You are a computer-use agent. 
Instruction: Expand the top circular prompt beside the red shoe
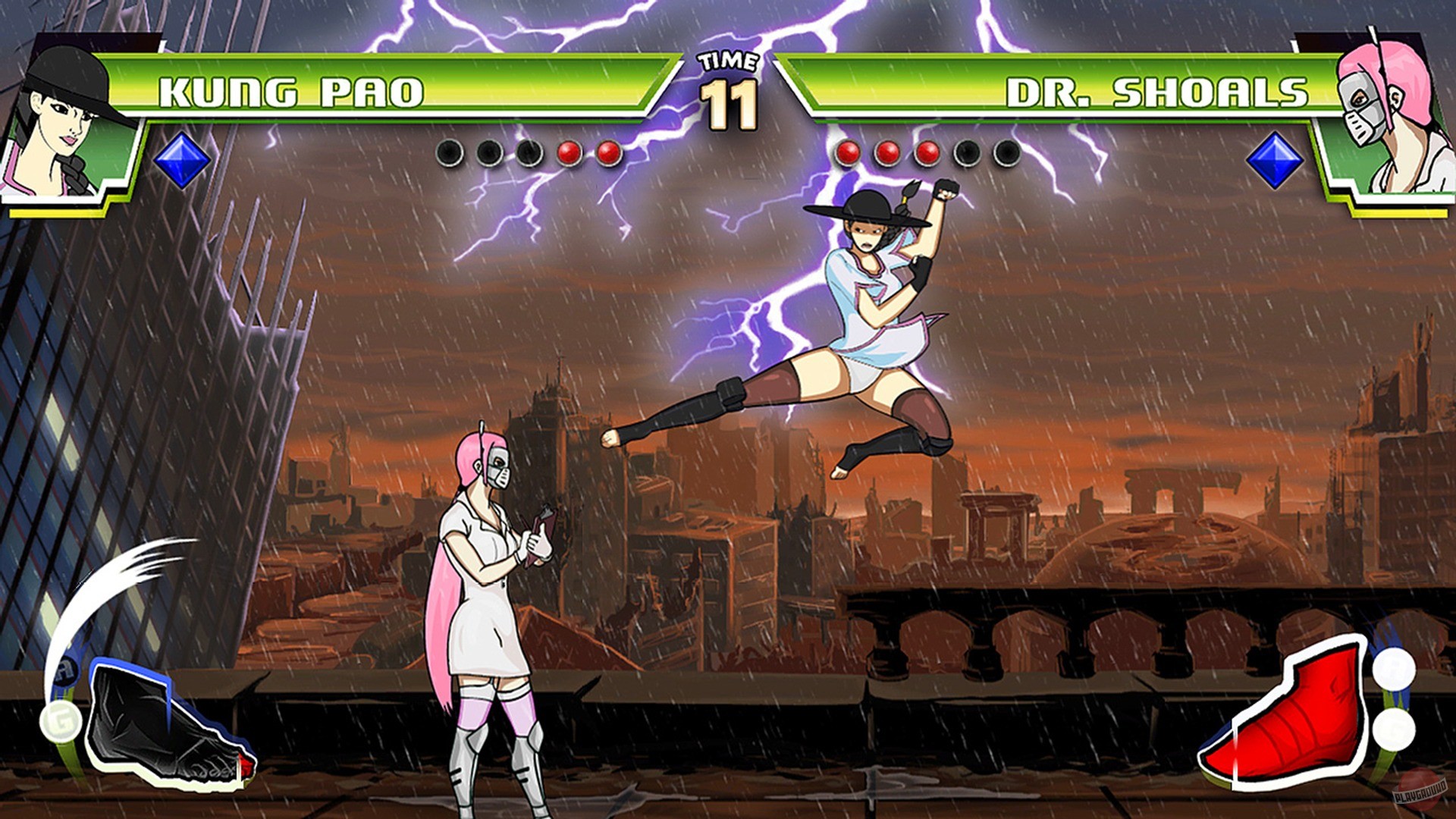point(1394,670)
